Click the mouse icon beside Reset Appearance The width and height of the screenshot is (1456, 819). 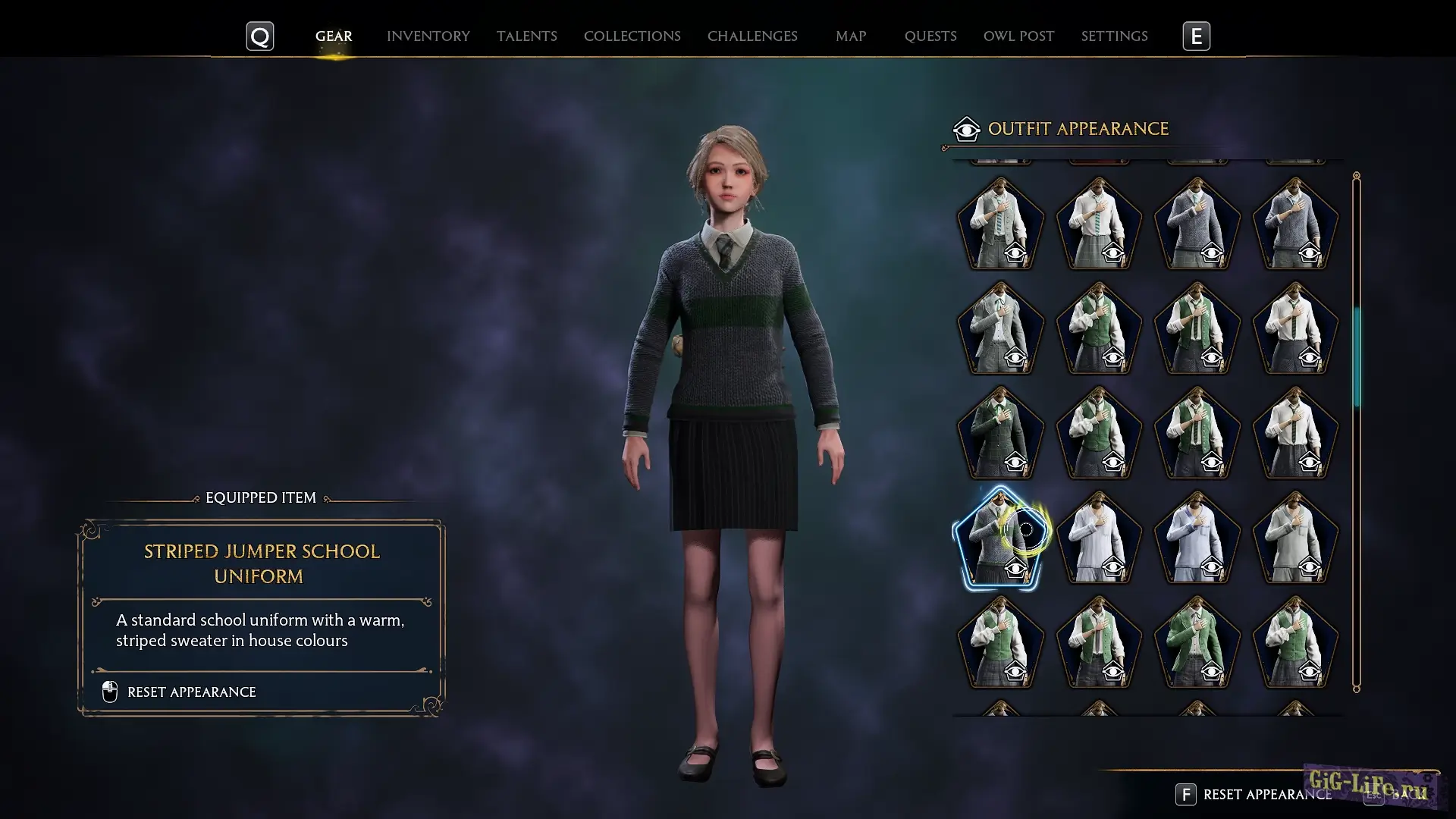[x=108, y=692]
